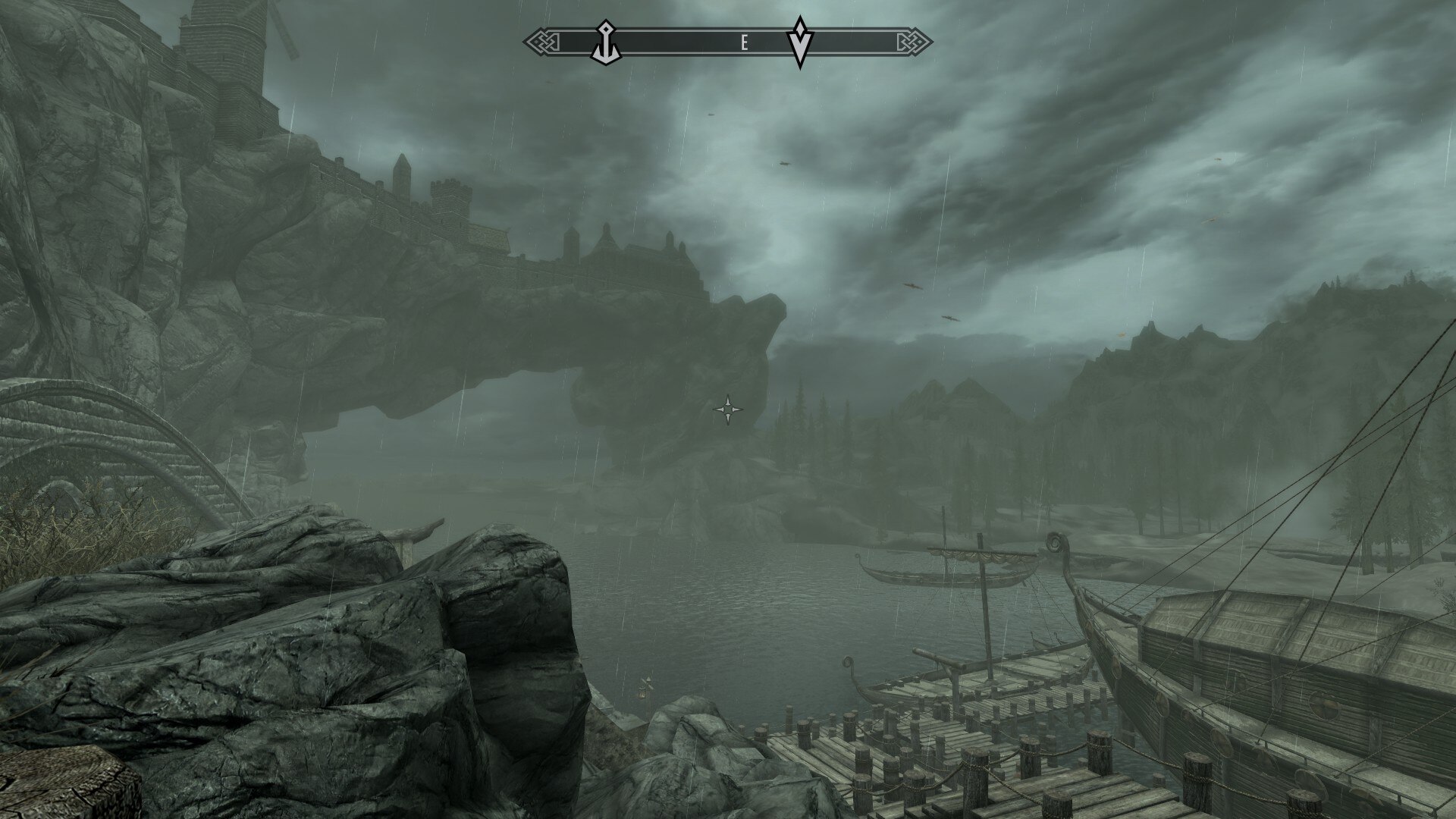Click the crosshair in the screen center
The image size is (1456, 819).
pos(726,409)
